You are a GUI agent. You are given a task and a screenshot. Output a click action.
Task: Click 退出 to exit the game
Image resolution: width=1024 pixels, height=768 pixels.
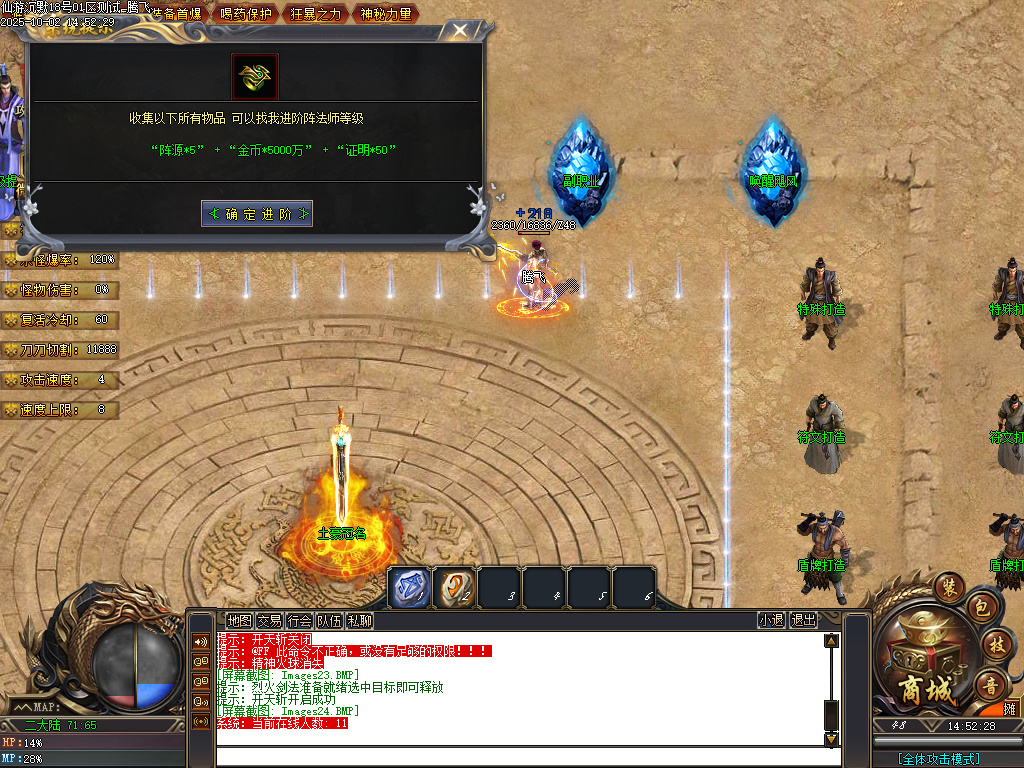pos(803,620)
